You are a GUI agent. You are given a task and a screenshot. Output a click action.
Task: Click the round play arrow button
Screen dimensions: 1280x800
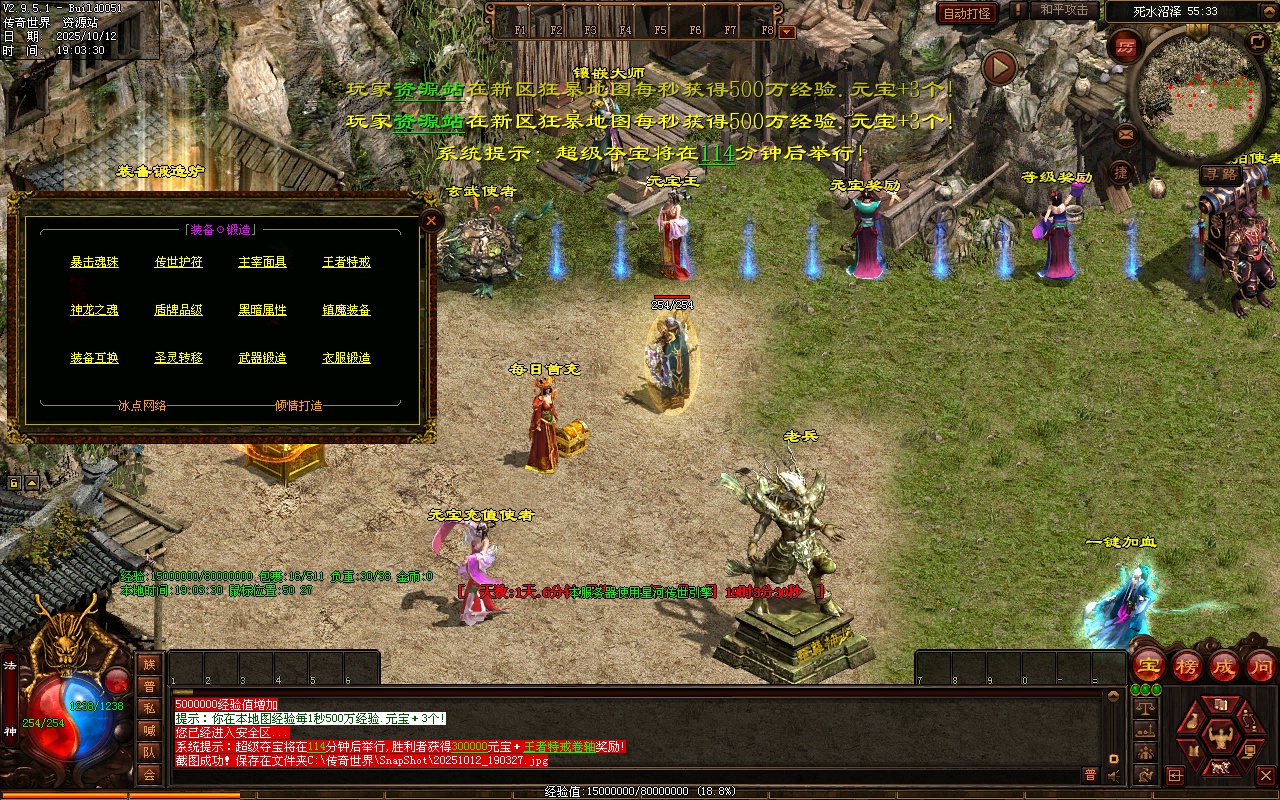point(998,68)
